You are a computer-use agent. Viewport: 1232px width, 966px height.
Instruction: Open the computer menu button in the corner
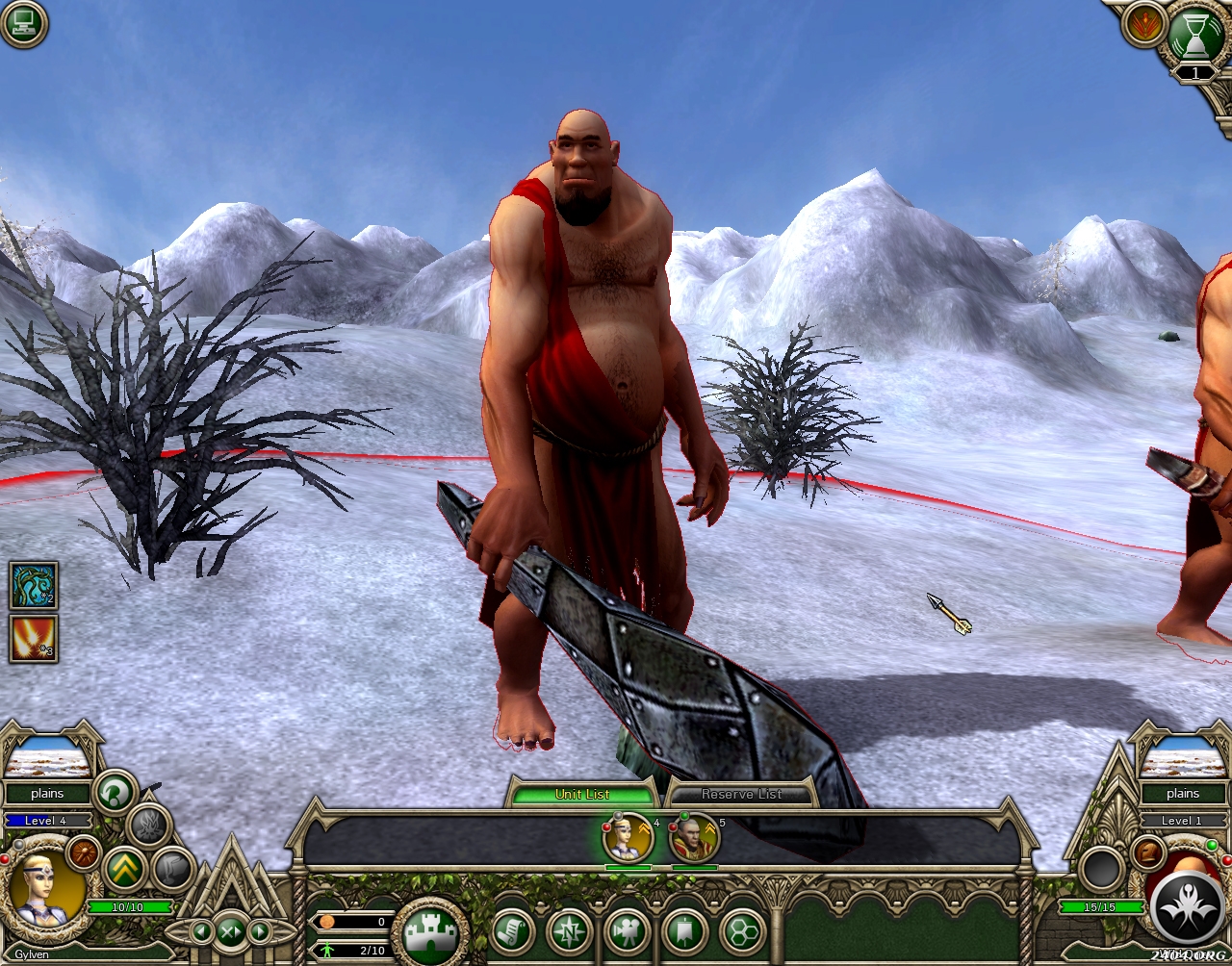point(23,24)
